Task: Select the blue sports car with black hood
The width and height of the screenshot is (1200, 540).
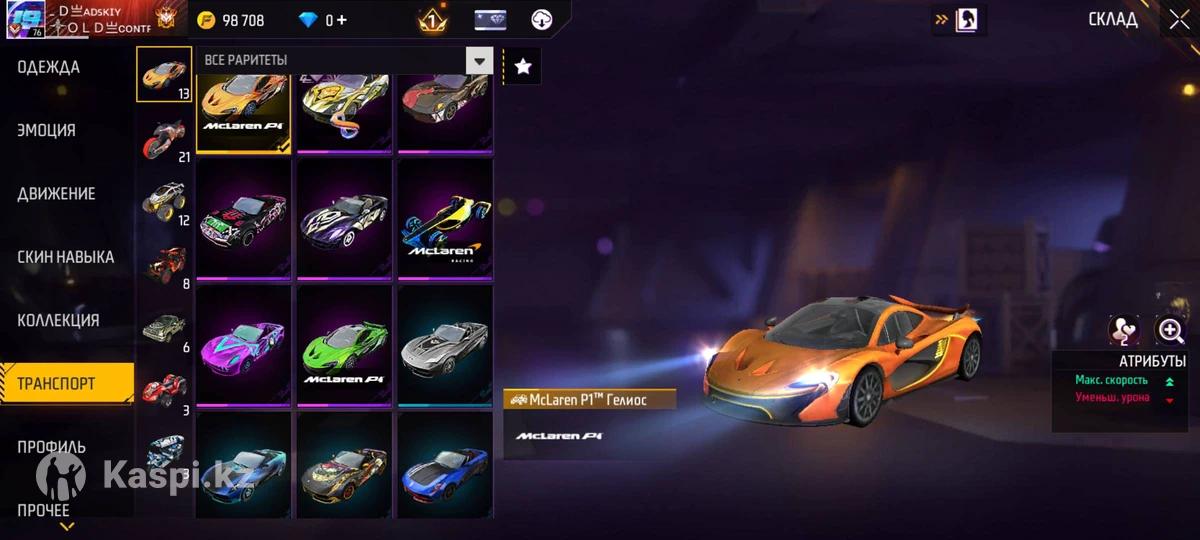Action: click(x=445, y=466)
